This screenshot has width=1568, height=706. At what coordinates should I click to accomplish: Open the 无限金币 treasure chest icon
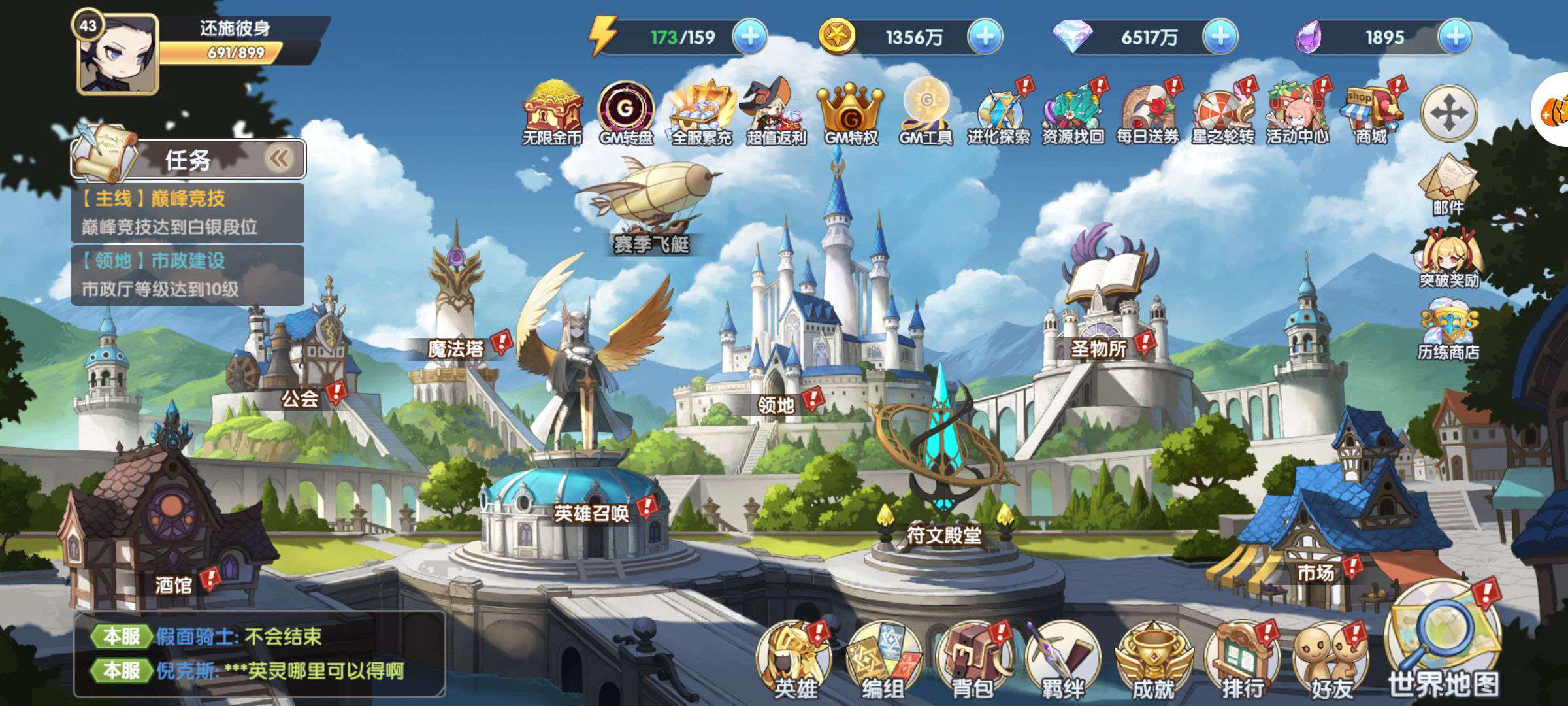point(553,112)
